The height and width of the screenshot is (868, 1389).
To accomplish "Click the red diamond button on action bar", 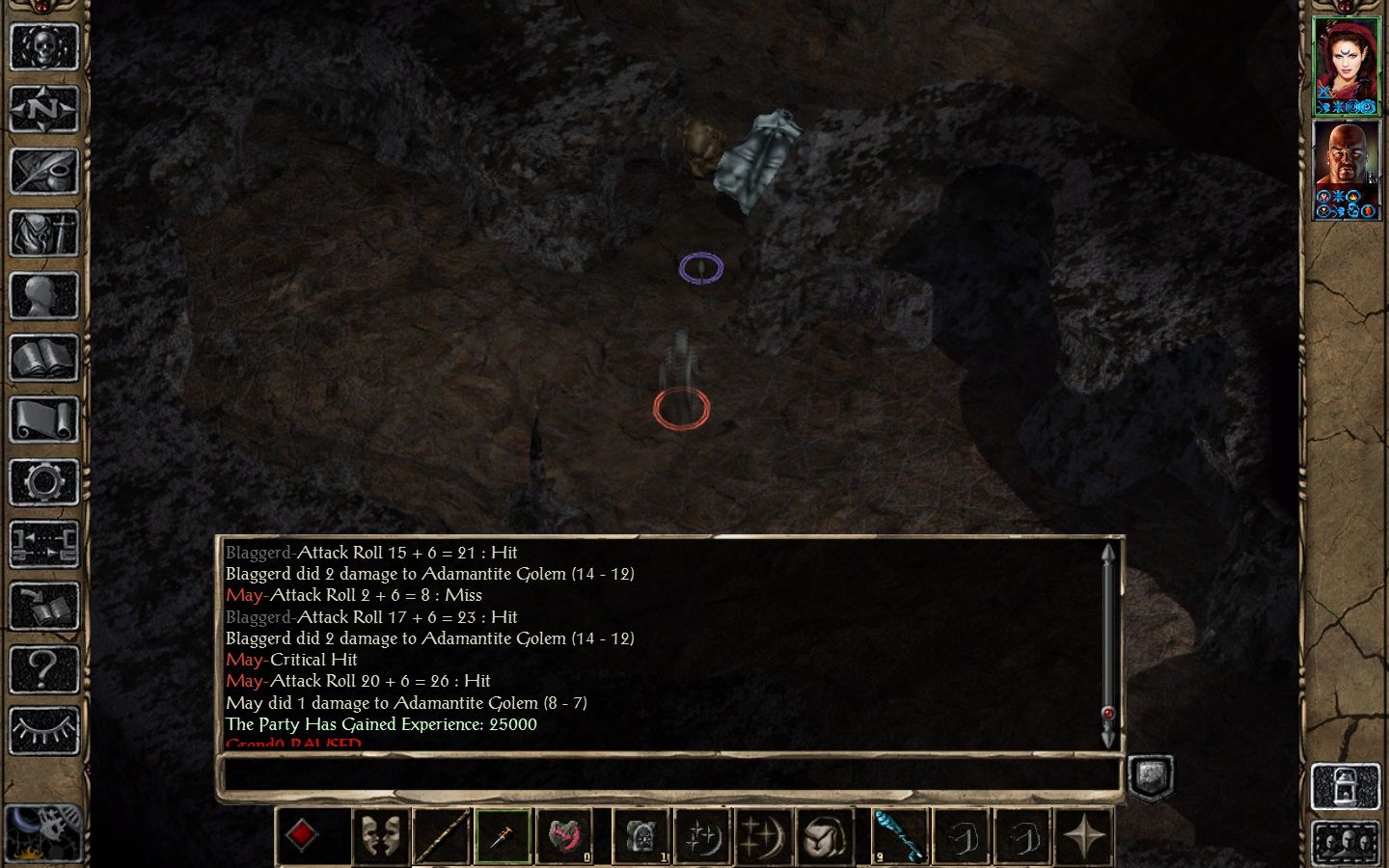I will click(x=302, y=835).
